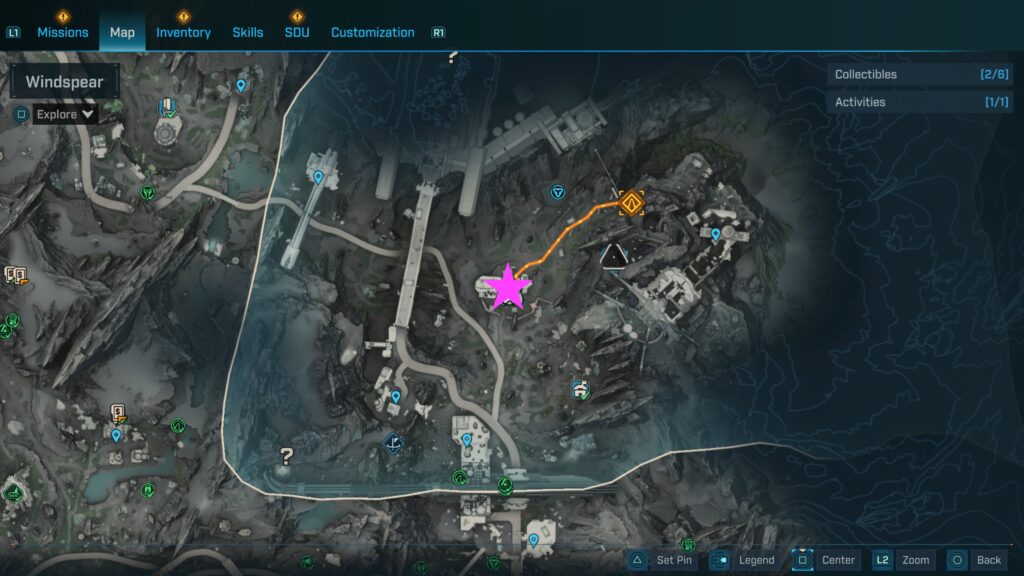Select the Map tab

point(122,32)
